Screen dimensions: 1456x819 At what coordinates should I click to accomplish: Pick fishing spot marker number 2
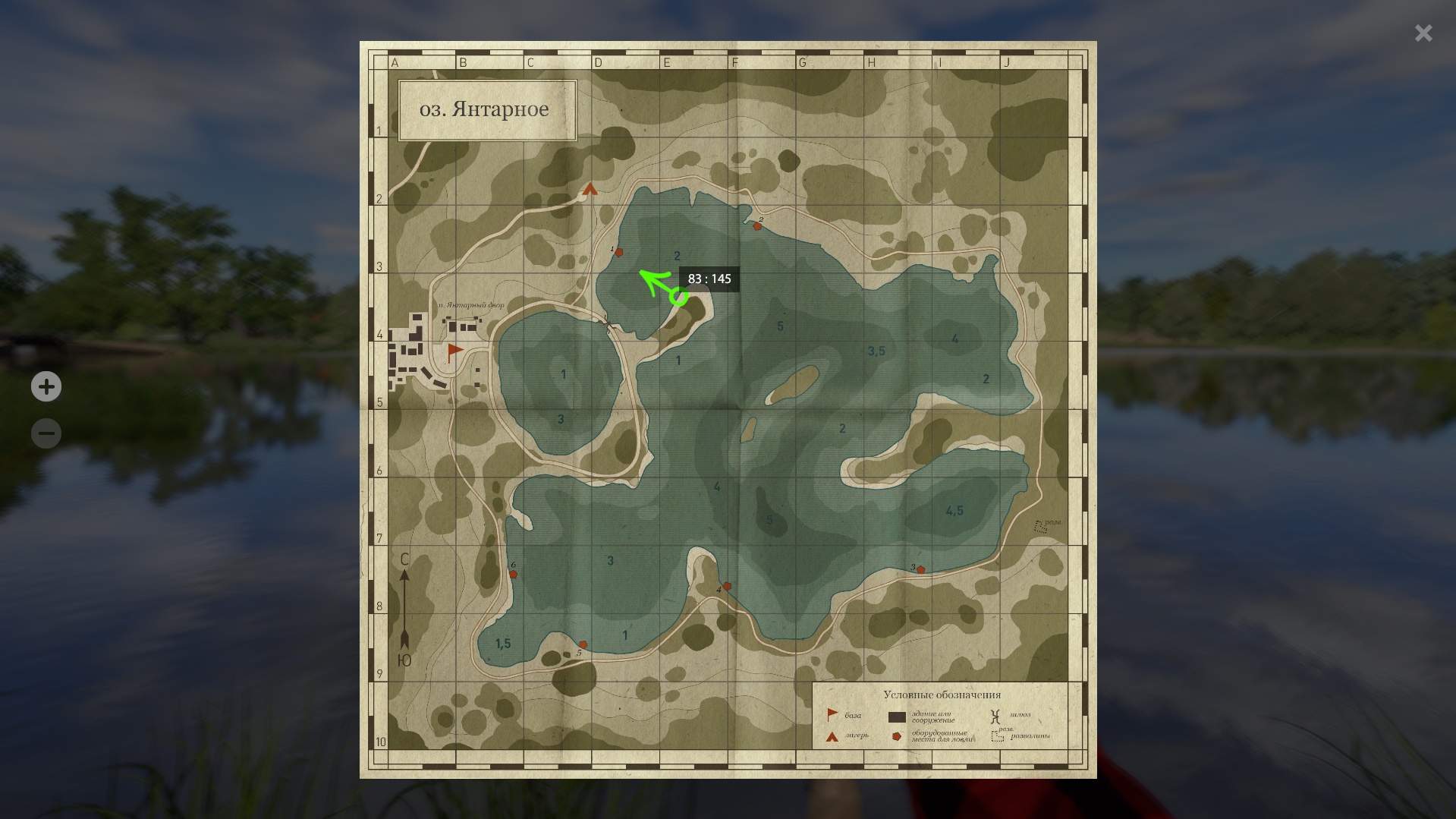[756, 226]
